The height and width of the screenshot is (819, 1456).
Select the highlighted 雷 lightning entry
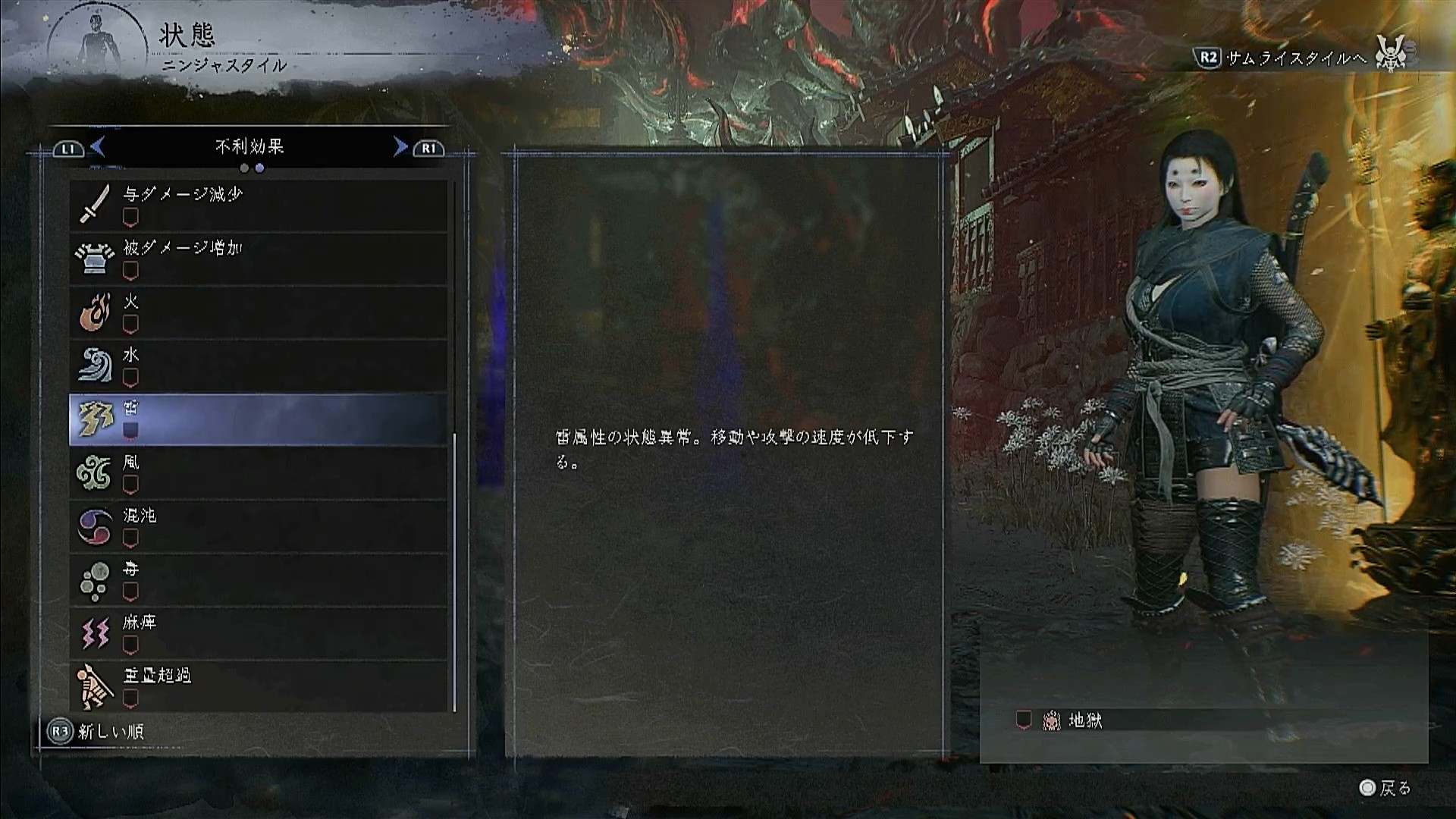click(x=258, y=419)
